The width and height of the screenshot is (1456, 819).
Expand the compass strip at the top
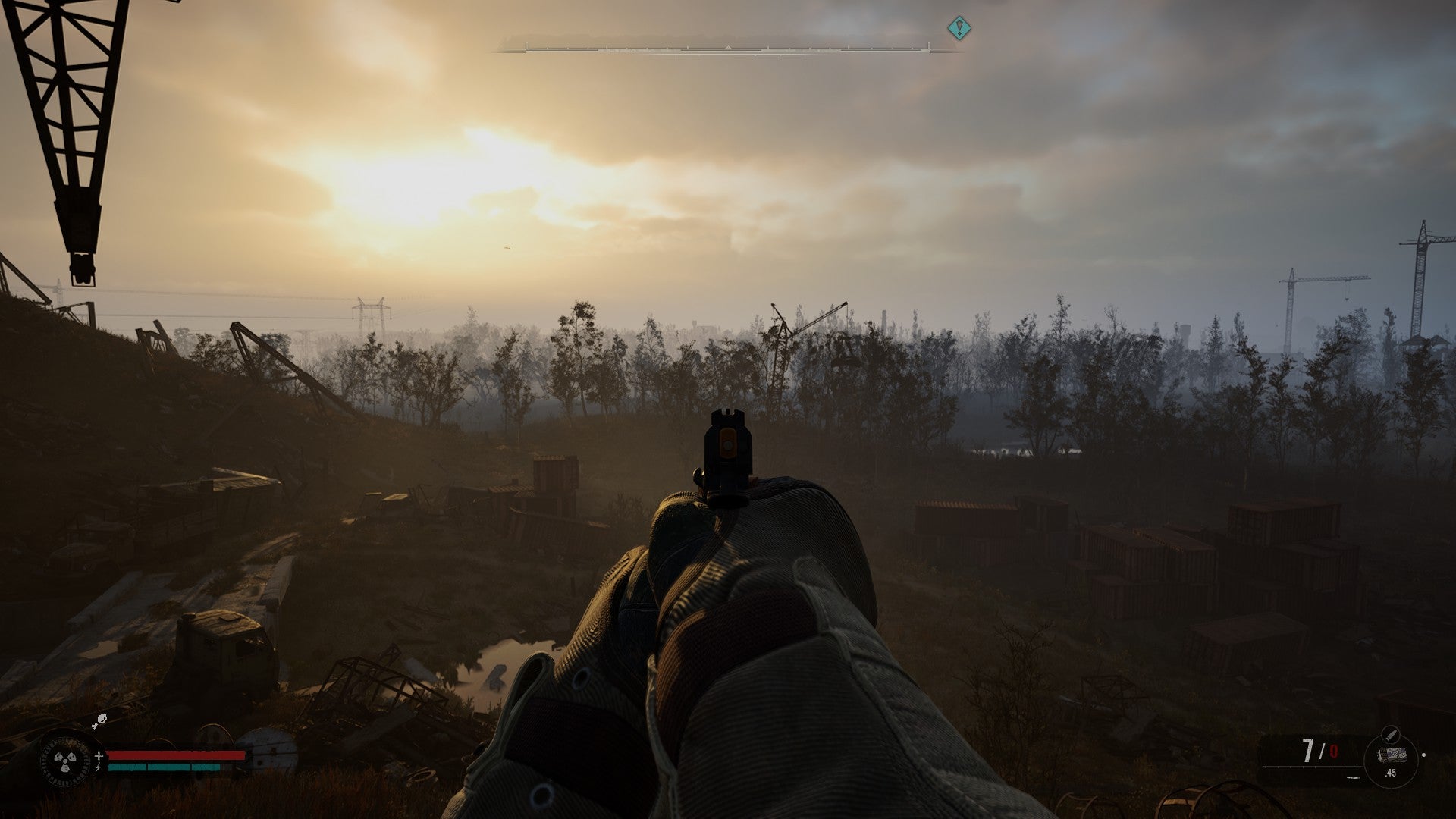(728, 47)
